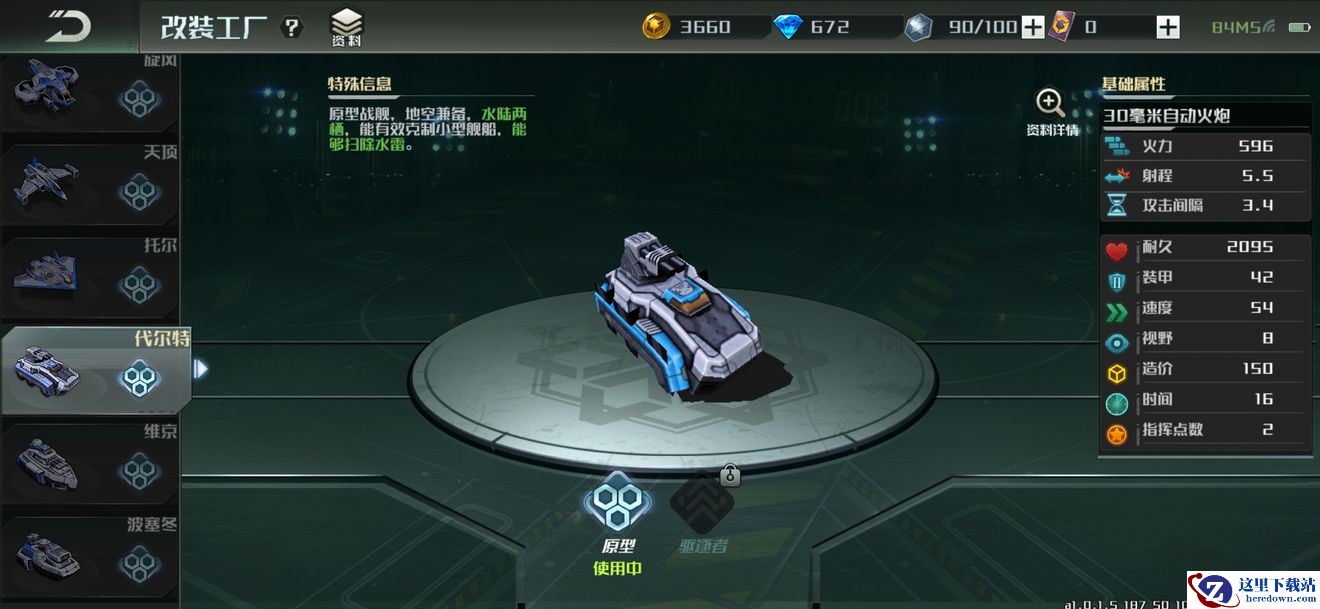Viewport: 1320px width, 609px height.
Task: Open the 这里下载站 watermark link
Action: (x=1253, y=589)
